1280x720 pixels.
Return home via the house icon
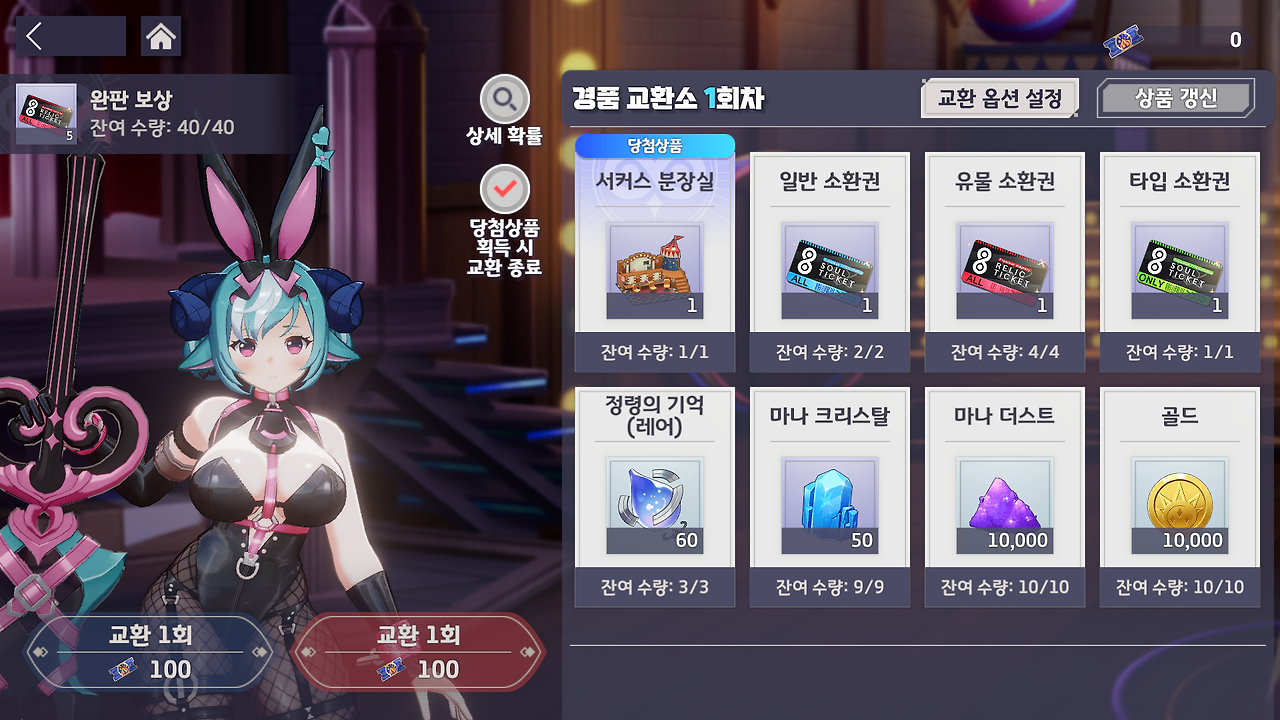pyautogui.click(x=160, y=36)
